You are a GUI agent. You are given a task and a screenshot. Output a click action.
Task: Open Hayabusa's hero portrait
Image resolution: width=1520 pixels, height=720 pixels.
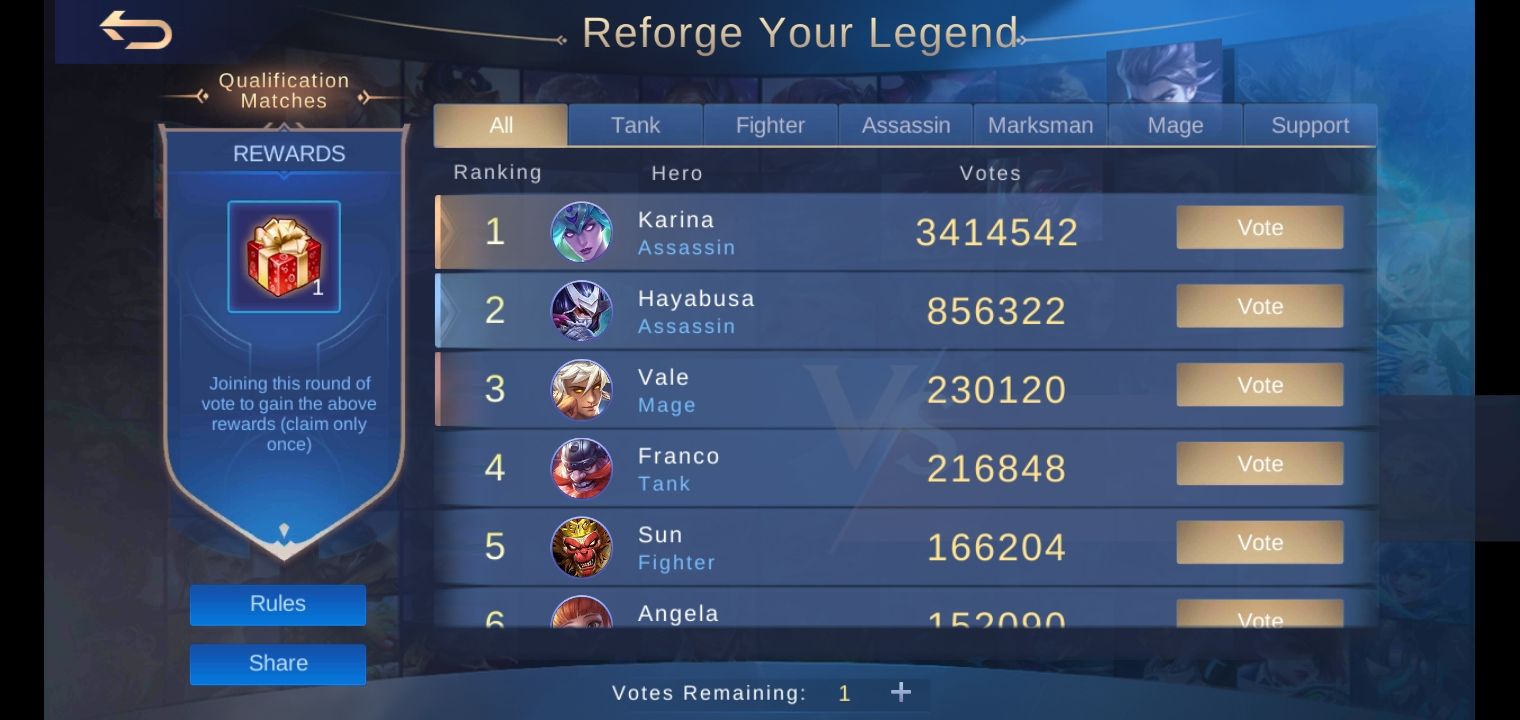pos(582,310)
